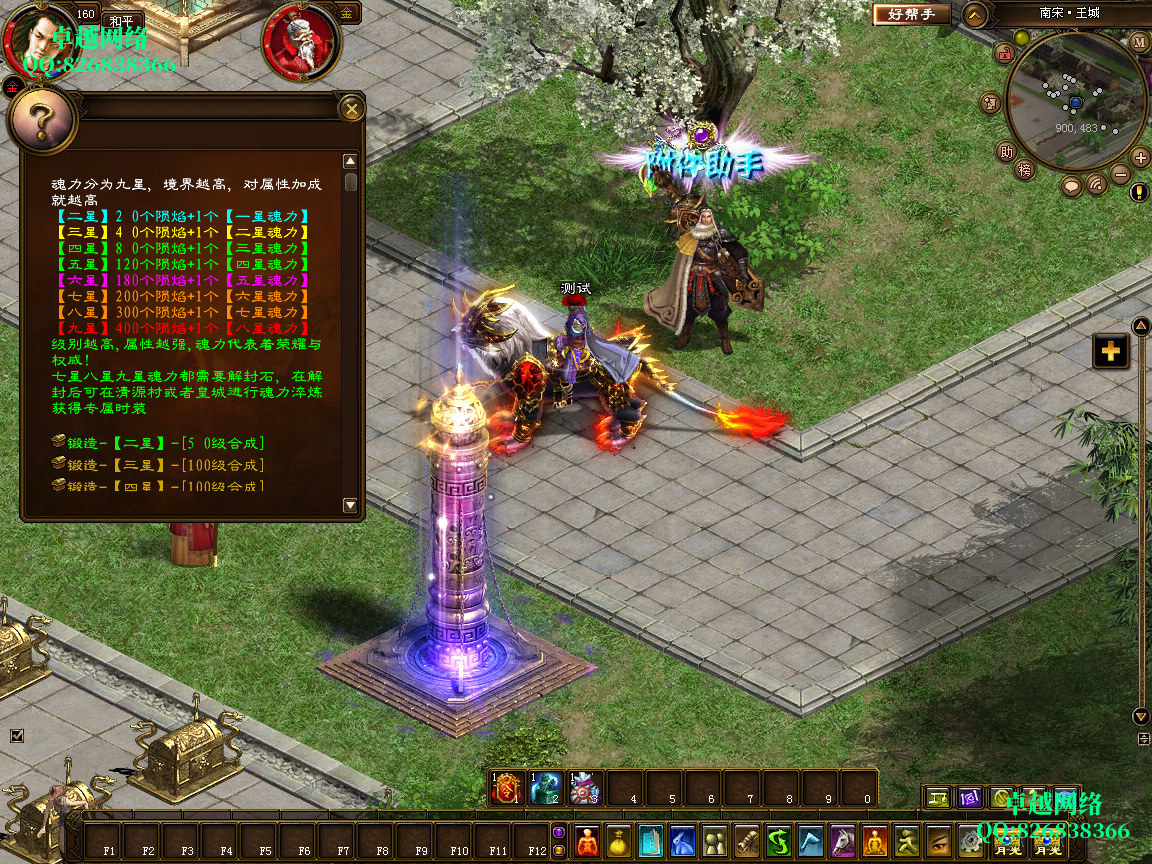Use the red token item in hotbar slot 1
This screenshot has width=1152, height=864.
pyautogui.click(x=508, y=789)
